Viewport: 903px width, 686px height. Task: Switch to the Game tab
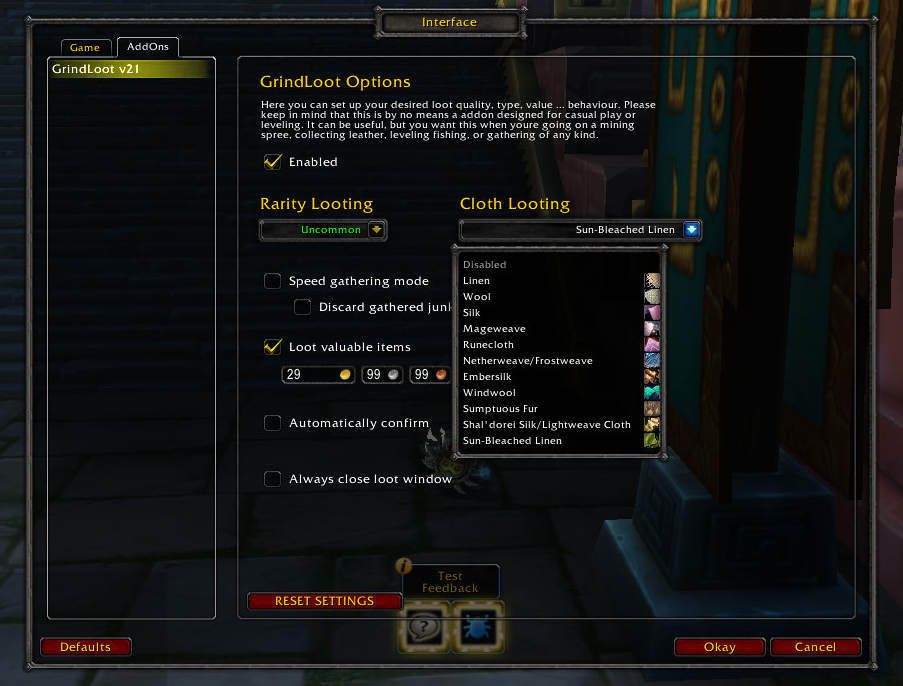(x=85, y=48)
